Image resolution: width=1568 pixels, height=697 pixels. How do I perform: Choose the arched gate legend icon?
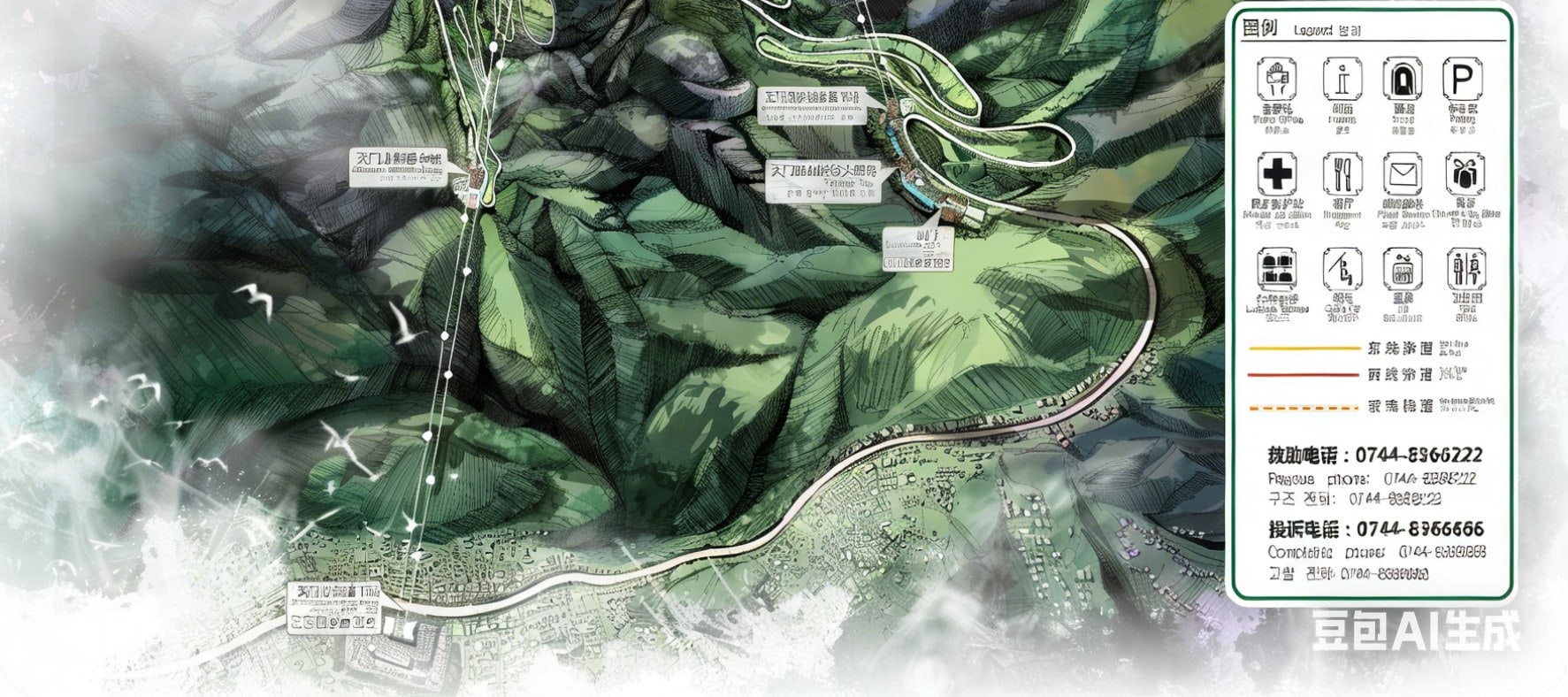tap(1402, 80)
